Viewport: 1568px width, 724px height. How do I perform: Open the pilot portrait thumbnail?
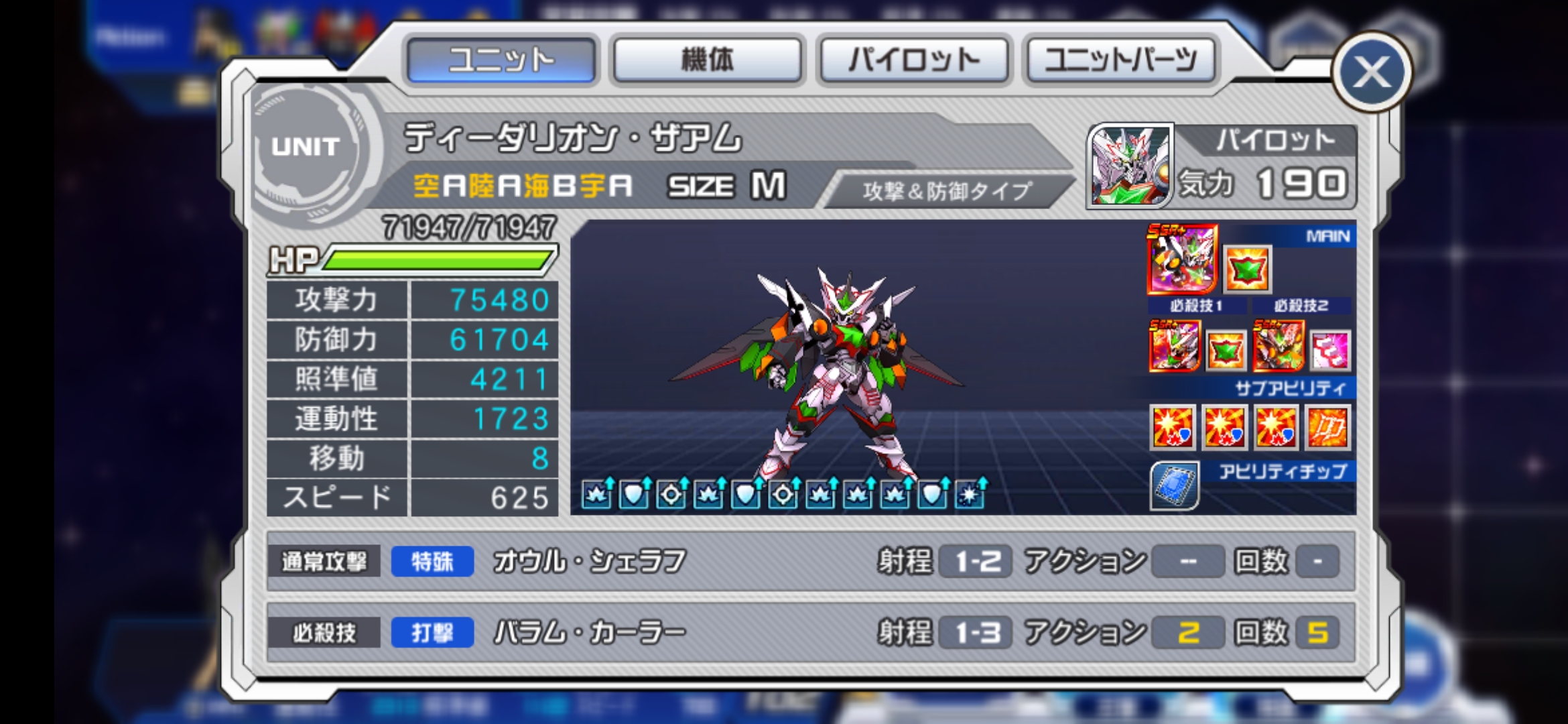click(x=1130, y=166)
